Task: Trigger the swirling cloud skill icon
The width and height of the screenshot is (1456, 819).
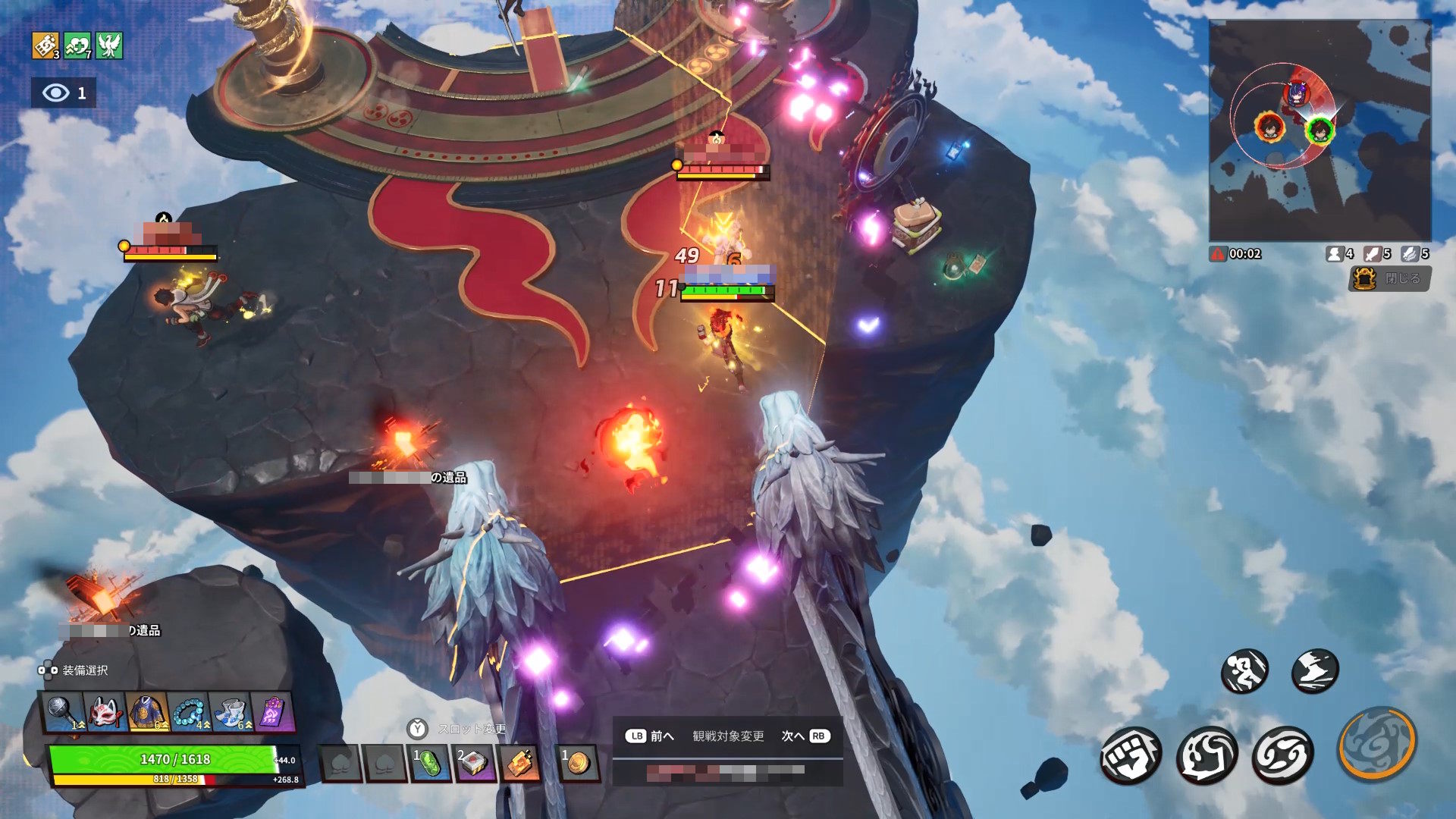Action: [1282, 755]
